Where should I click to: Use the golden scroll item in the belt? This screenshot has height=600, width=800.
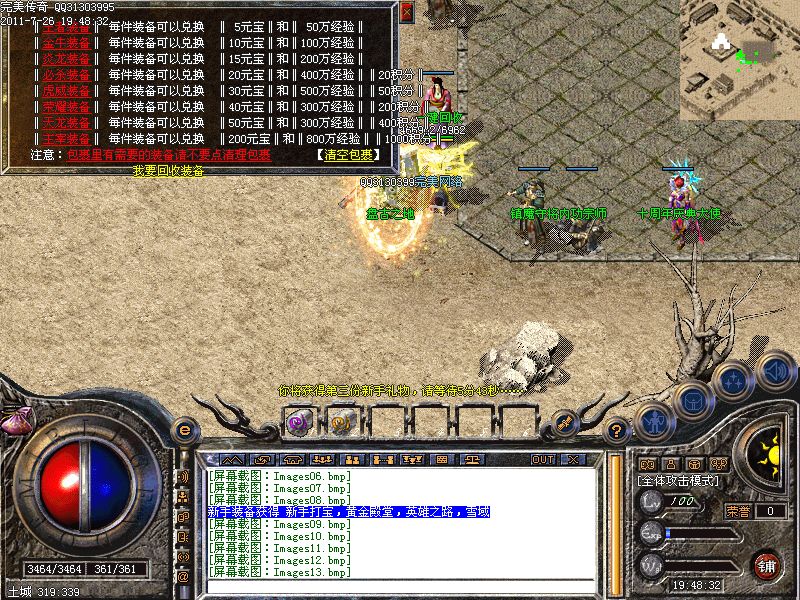[x=342, y=422]
